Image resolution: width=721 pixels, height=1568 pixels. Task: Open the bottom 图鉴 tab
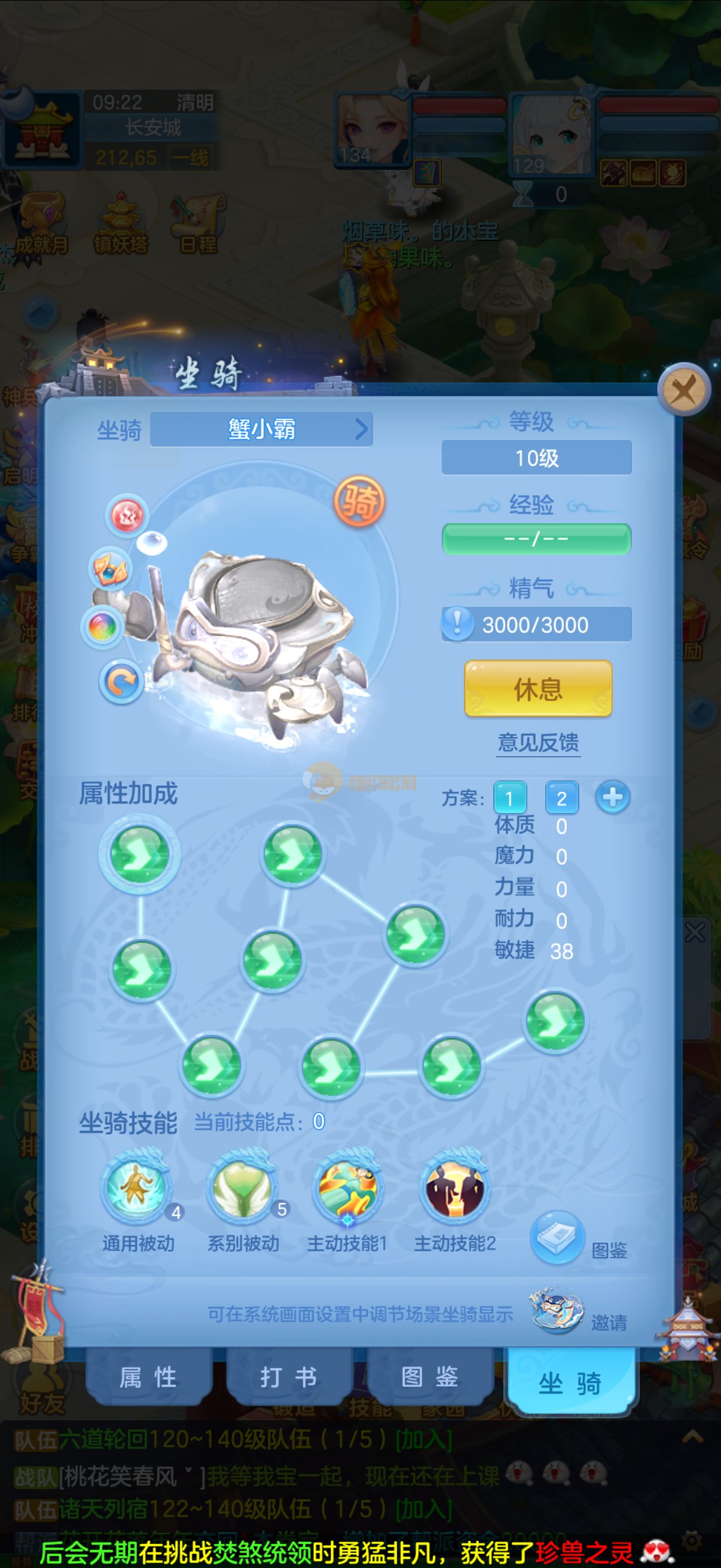pos(430,1377)
